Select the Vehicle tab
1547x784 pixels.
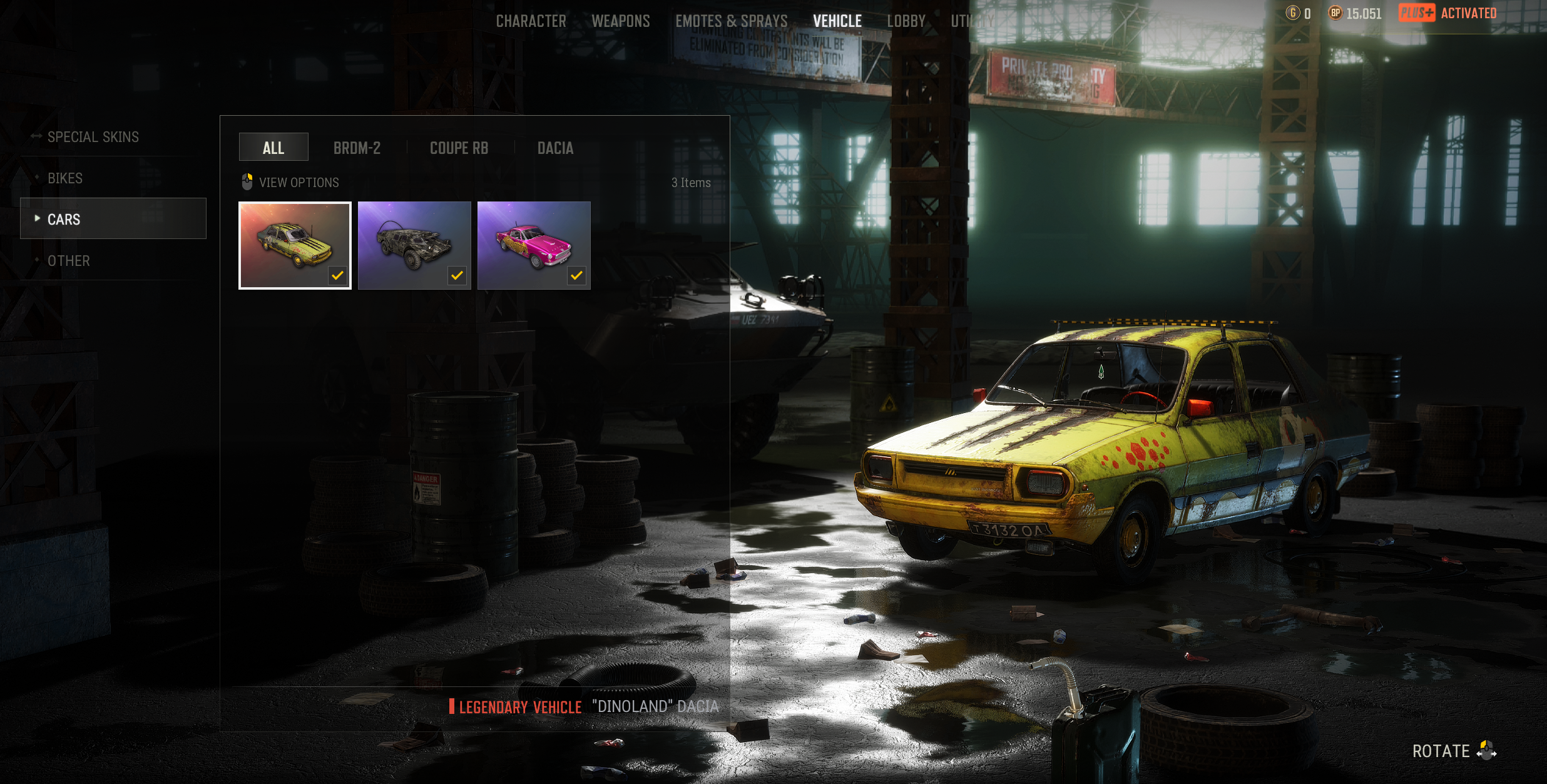click(x=837, y=21)
